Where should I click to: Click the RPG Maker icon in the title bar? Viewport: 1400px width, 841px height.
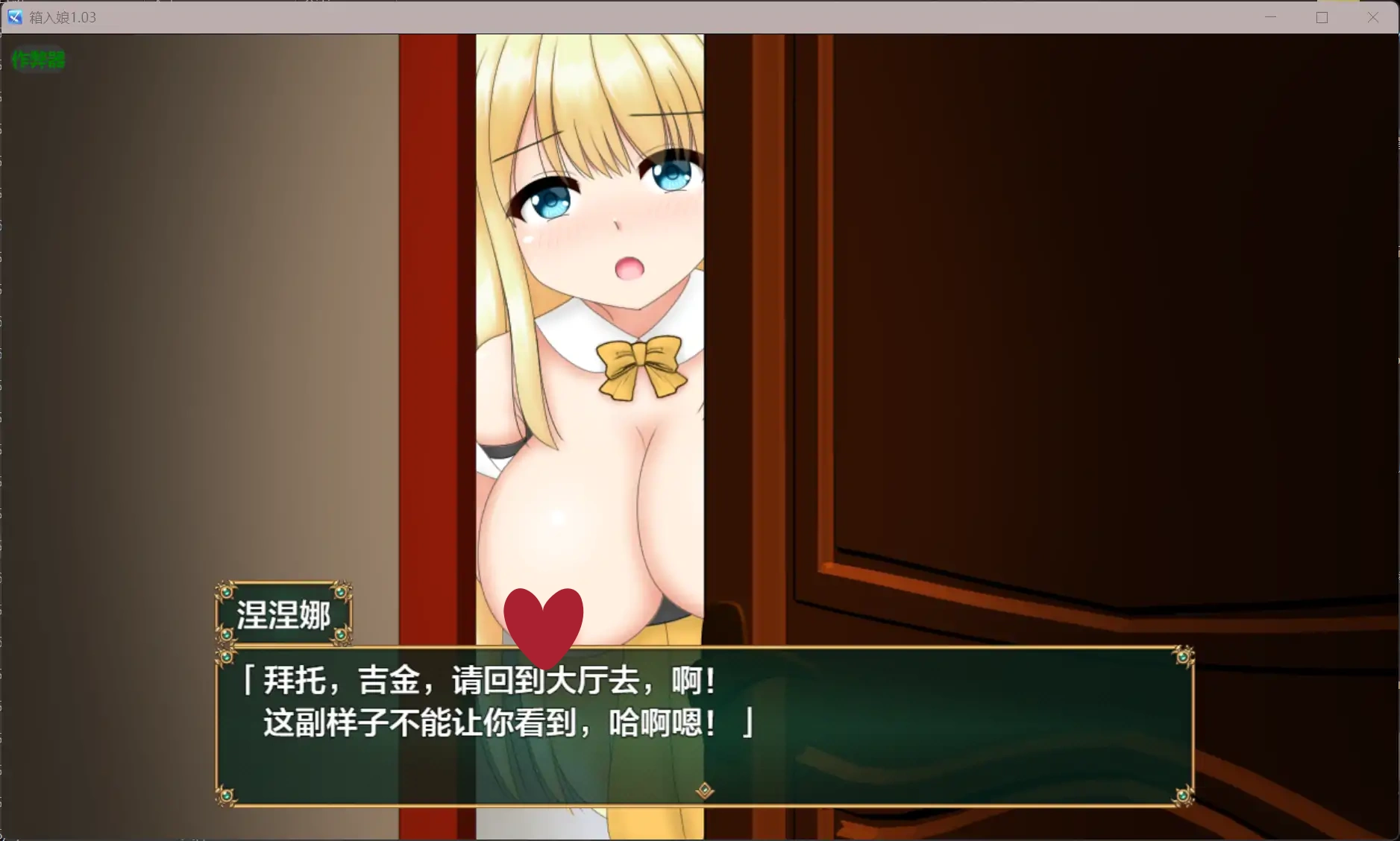tap(15, 16)
